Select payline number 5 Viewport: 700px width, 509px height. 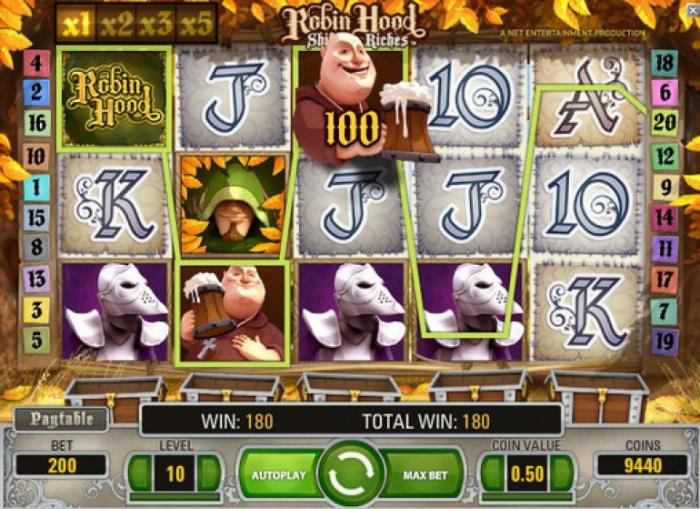[36, 340]
